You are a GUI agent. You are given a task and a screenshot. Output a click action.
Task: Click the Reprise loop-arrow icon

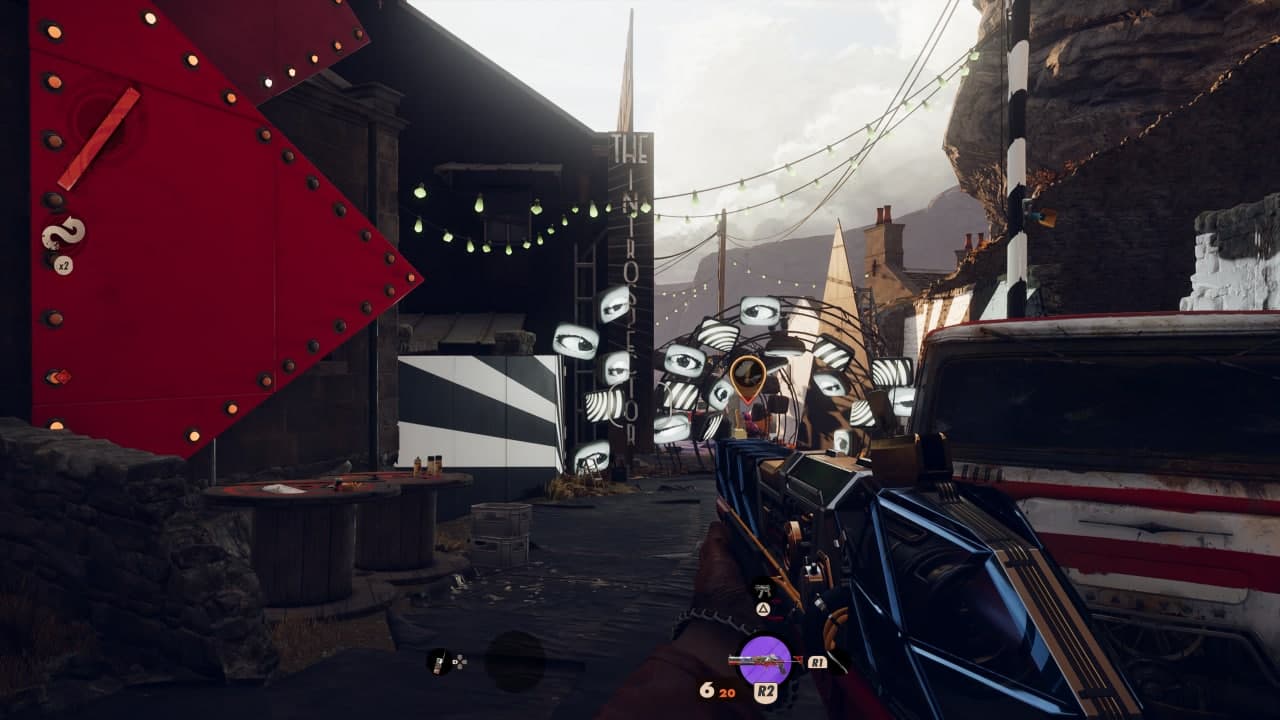63,234
